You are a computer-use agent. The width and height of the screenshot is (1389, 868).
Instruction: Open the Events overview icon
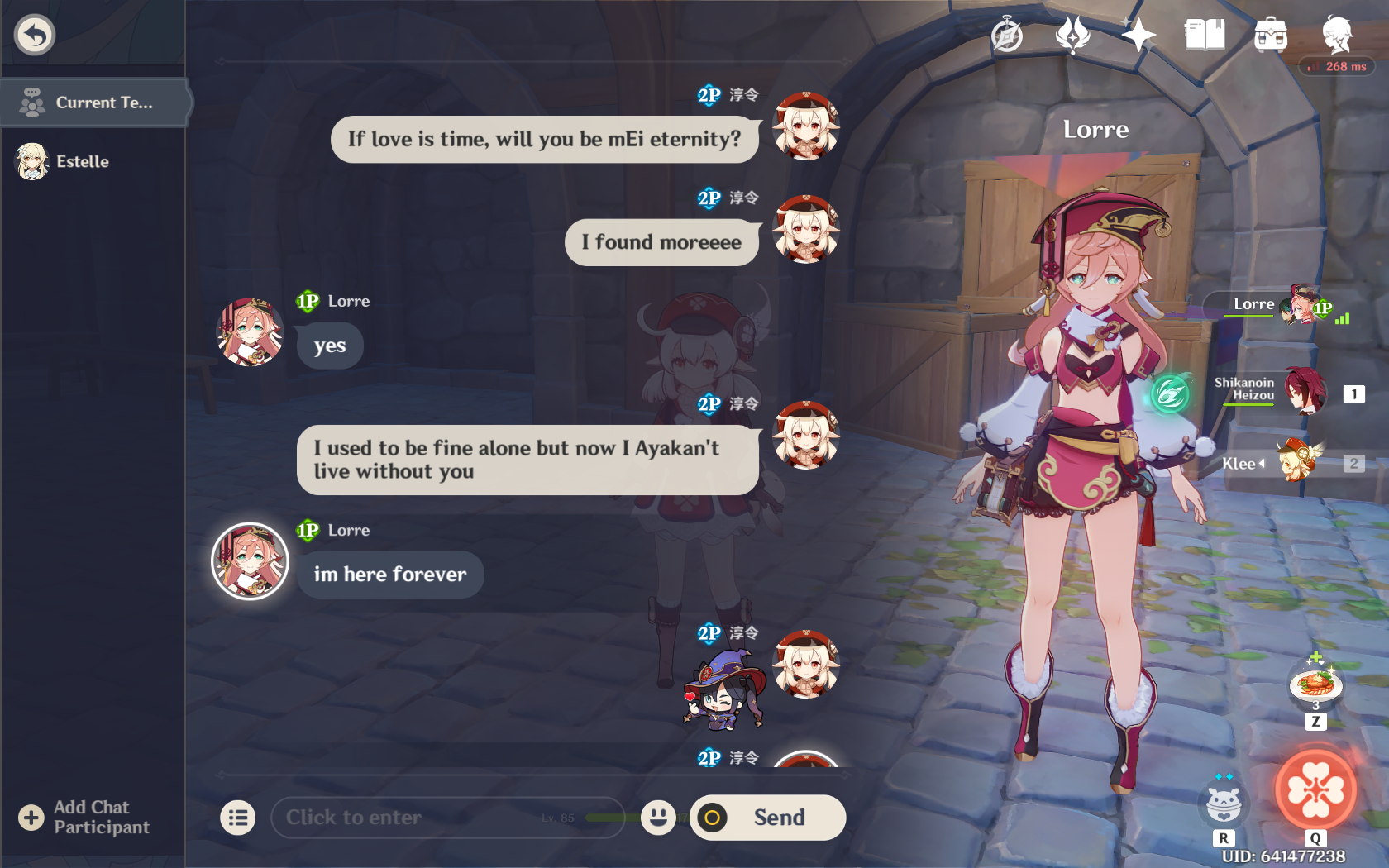[x=1072, y=35]
